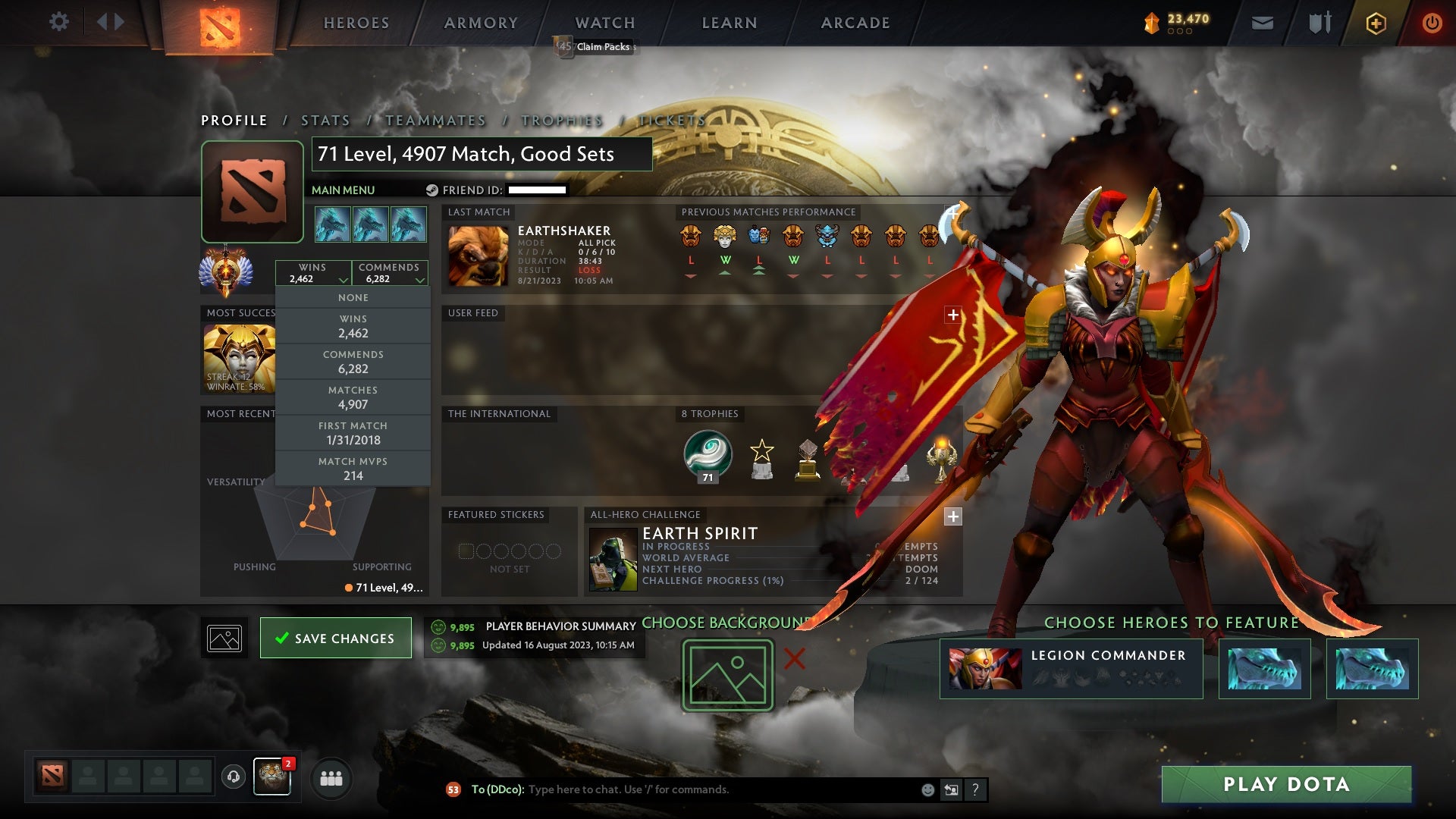
Task: Click the headphone voice chat icon
Action: click(233, 777)
